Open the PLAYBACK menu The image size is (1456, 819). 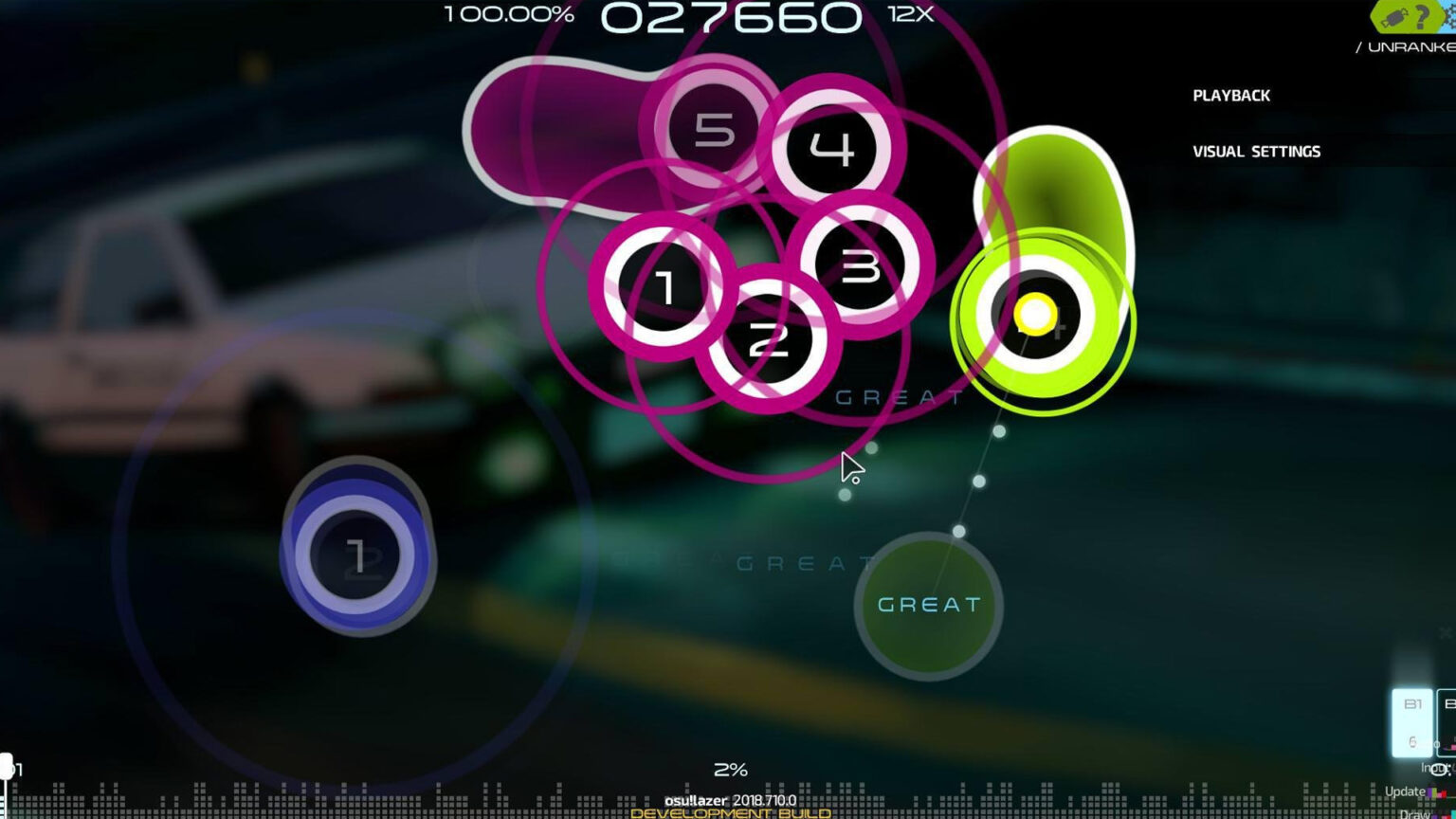click(1232, 95)
